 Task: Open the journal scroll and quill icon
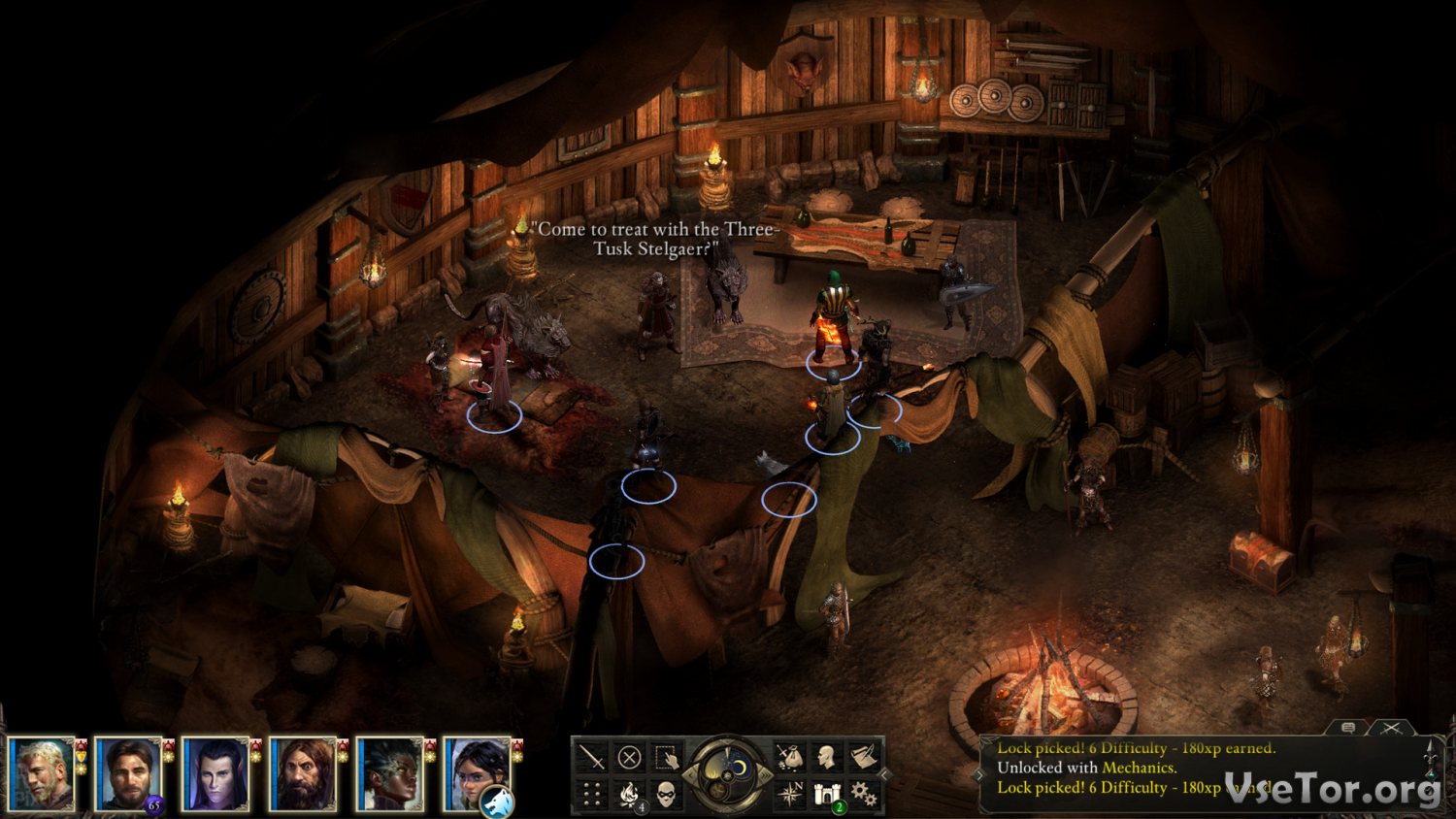[x=864, y=757]
